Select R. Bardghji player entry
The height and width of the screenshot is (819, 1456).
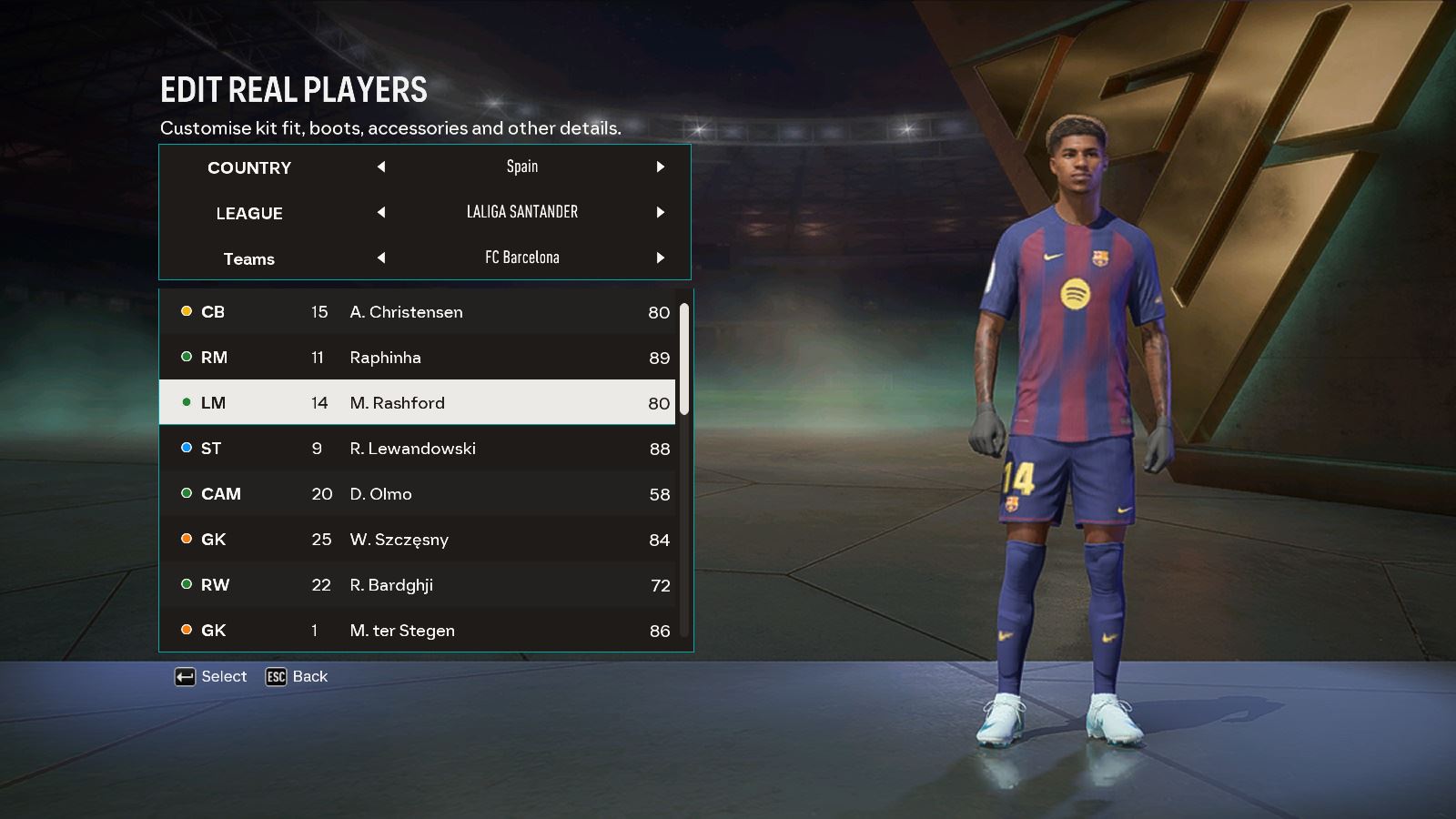point(417,585)
